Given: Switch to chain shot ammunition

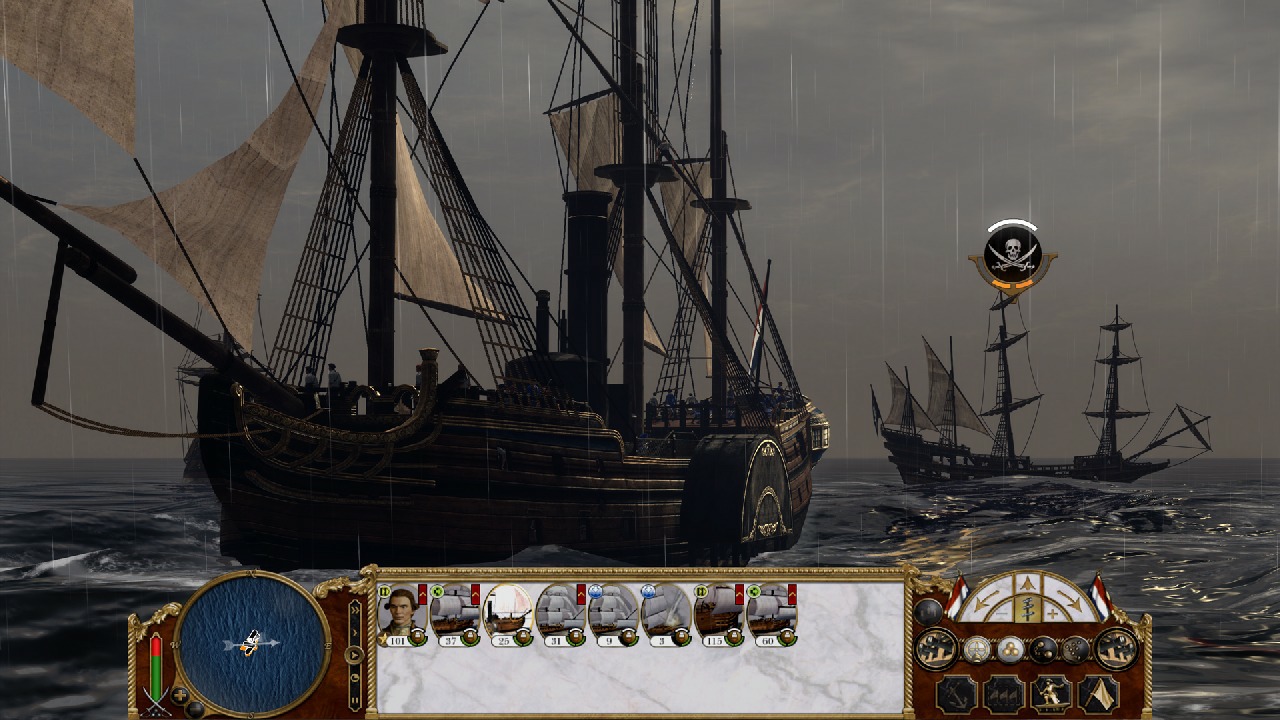Looking at the screenshot, I should tap(1042, 649).
